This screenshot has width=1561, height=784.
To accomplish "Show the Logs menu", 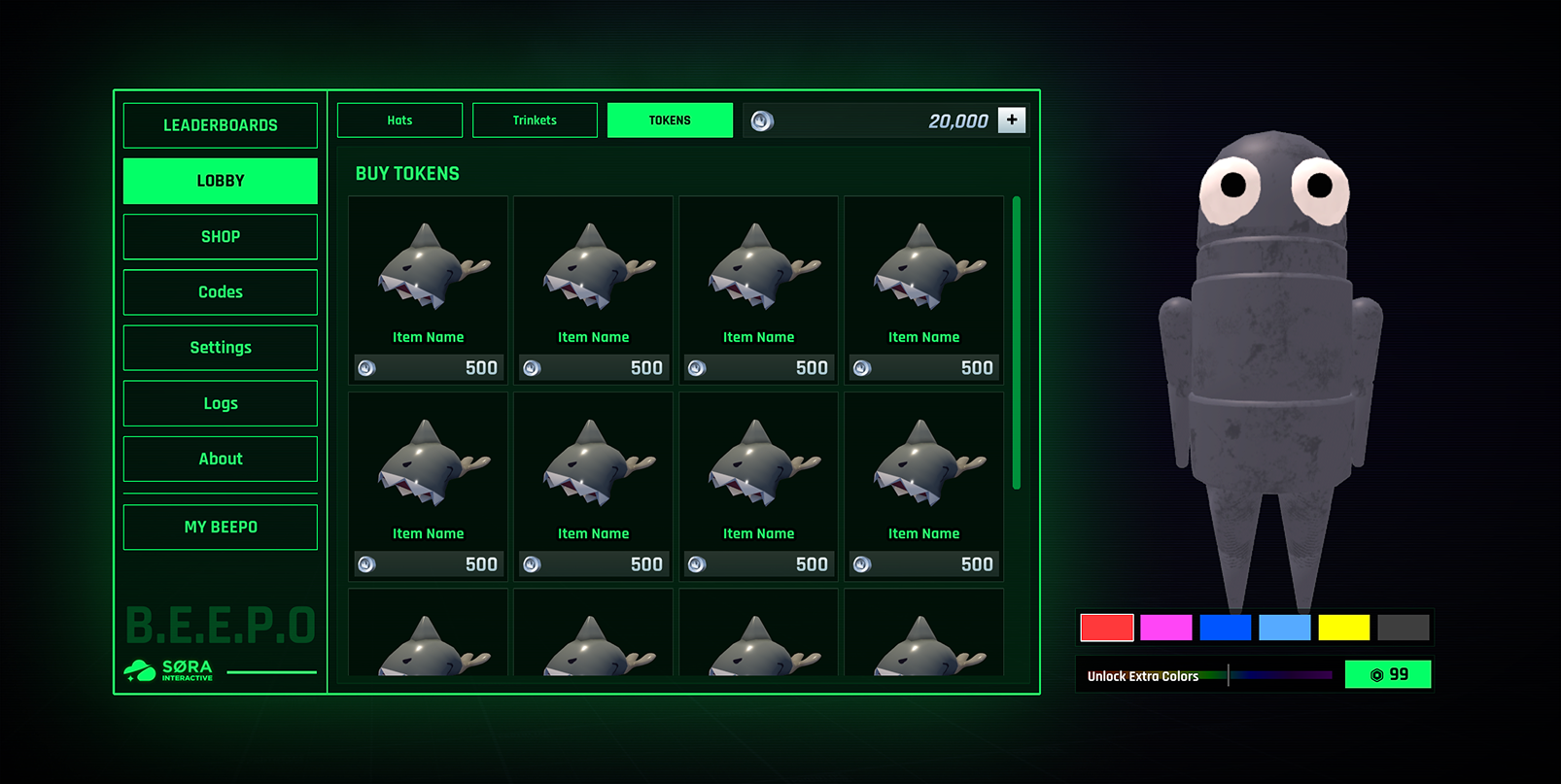I will pyautogui.click(x=221, y=403).
